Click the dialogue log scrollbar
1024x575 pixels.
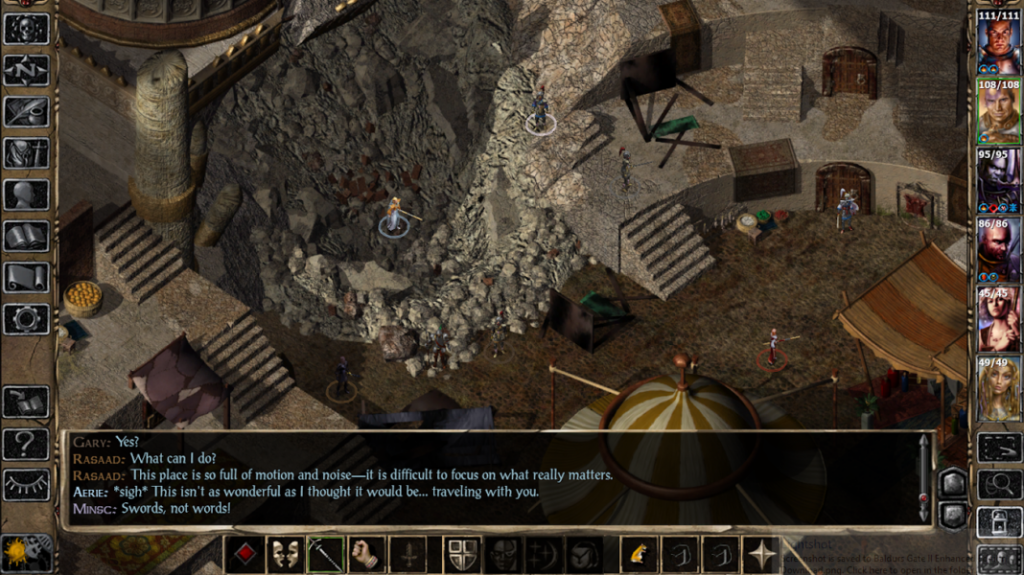tap(924, 479)
